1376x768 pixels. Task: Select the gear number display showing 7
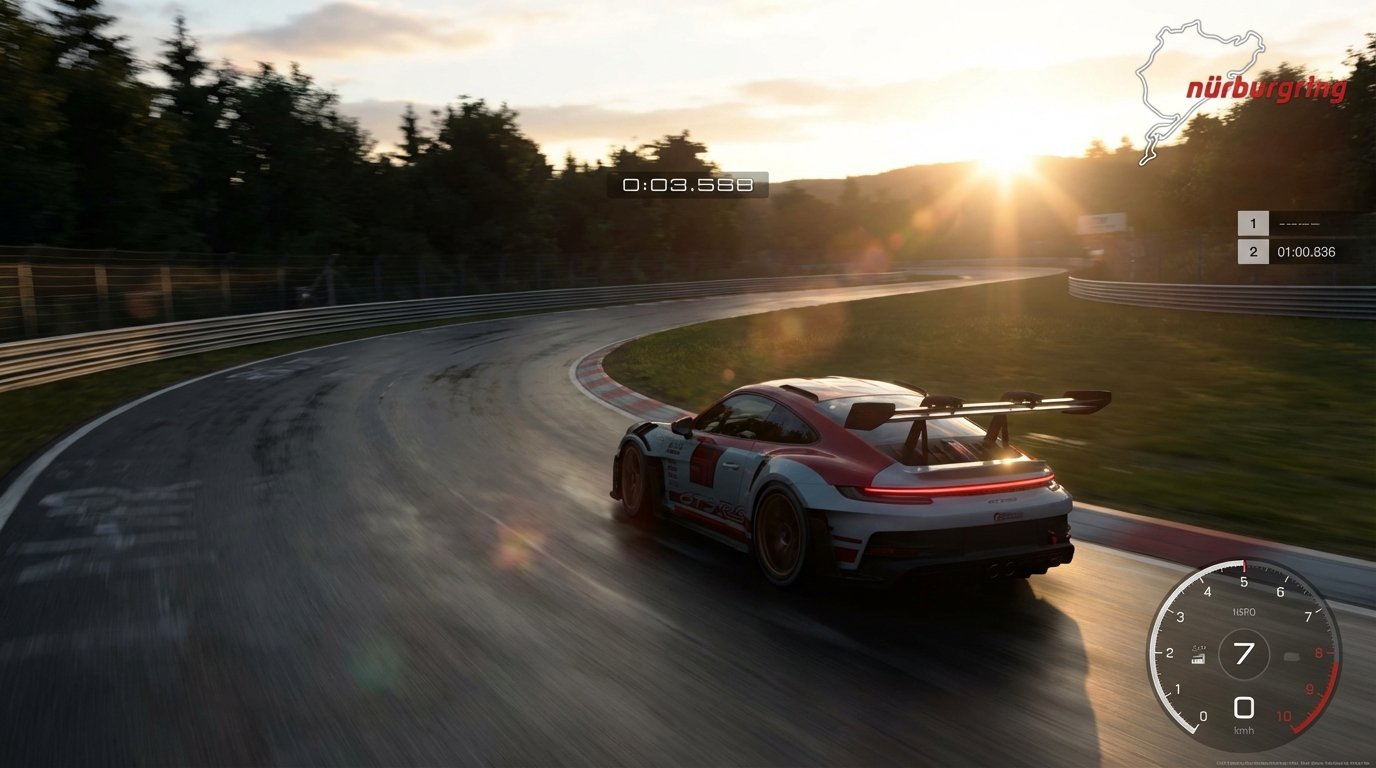point(1245,652)
